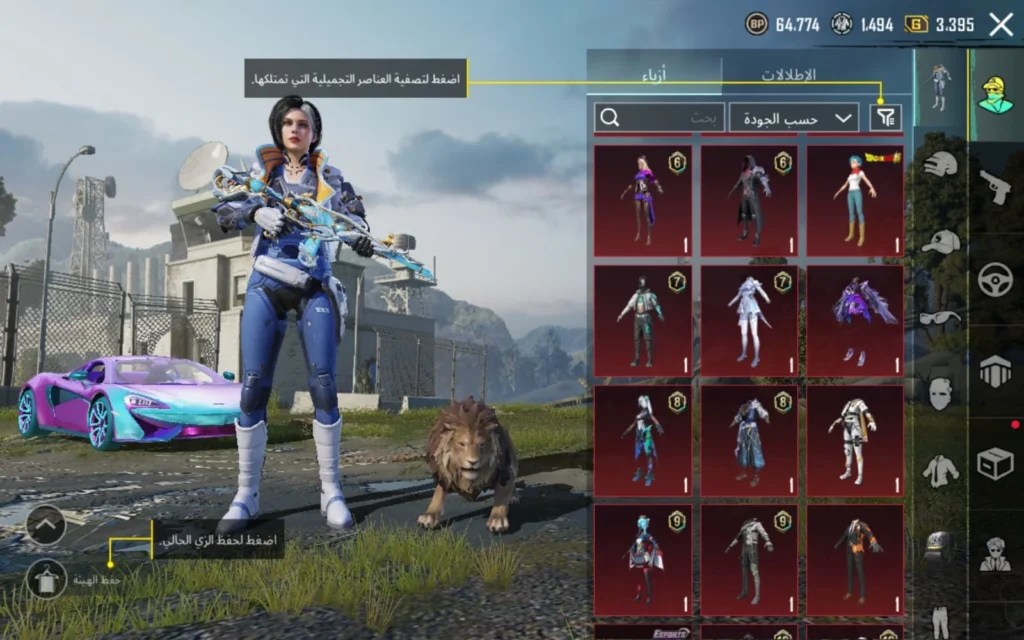Open the pistol weapons category
This screenshot has height=640, width=1024.
click(996, 186)
